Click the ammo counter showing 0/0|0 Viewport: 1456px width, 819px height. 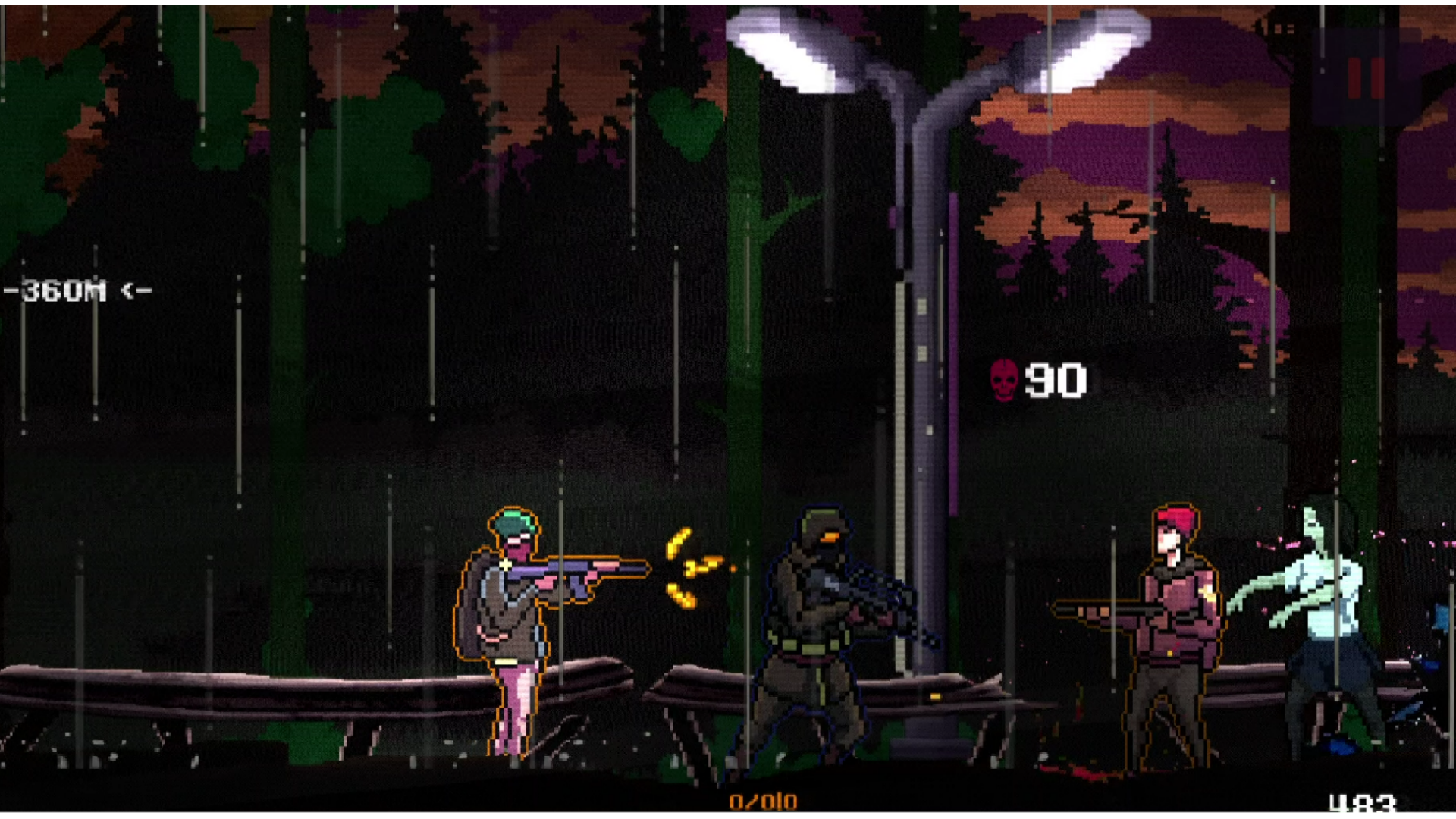(x=762, y=799)
